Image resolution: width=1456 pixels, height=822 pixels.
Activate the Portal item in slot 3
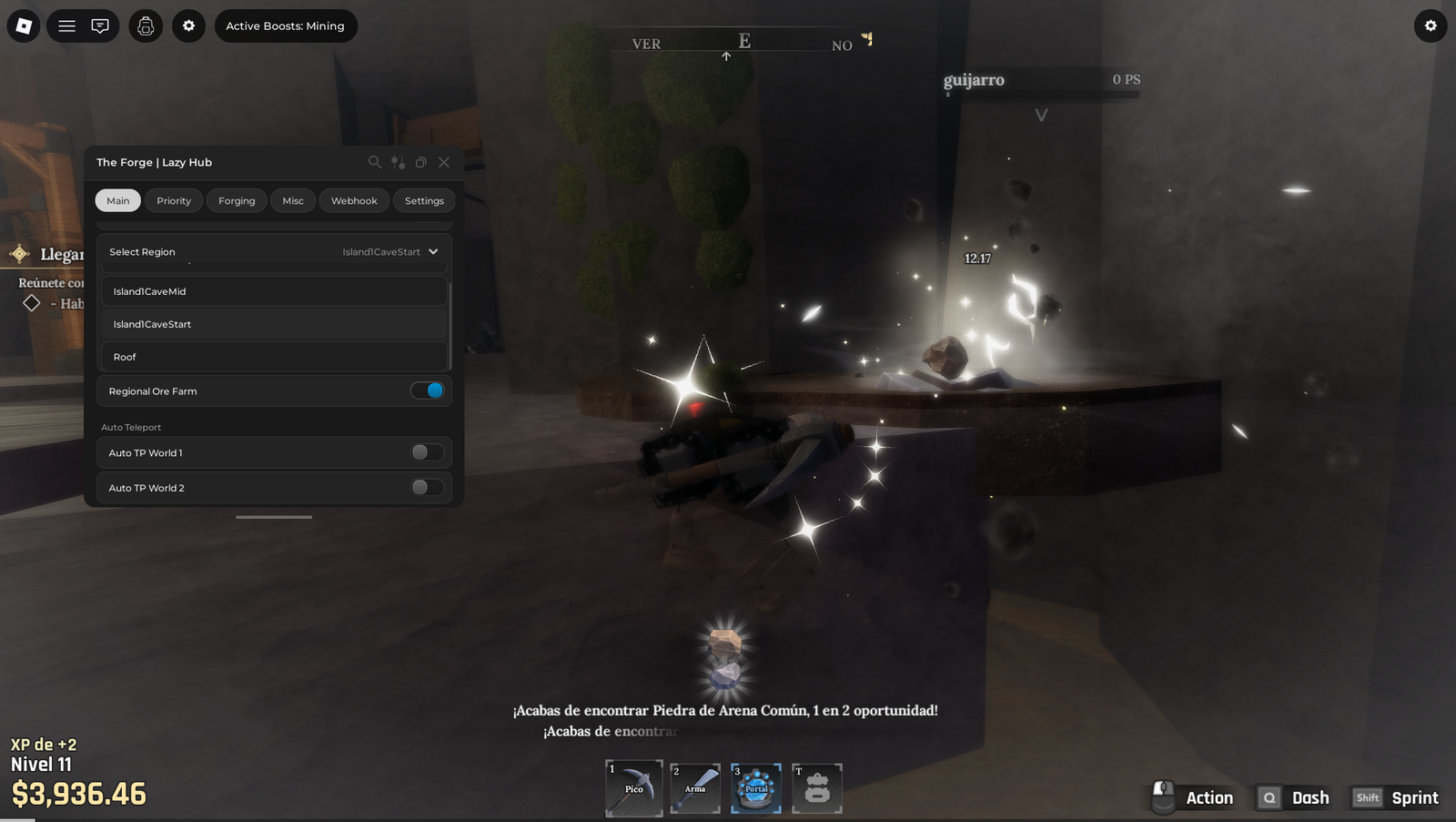pyautogui.click(x=755, y=788)
